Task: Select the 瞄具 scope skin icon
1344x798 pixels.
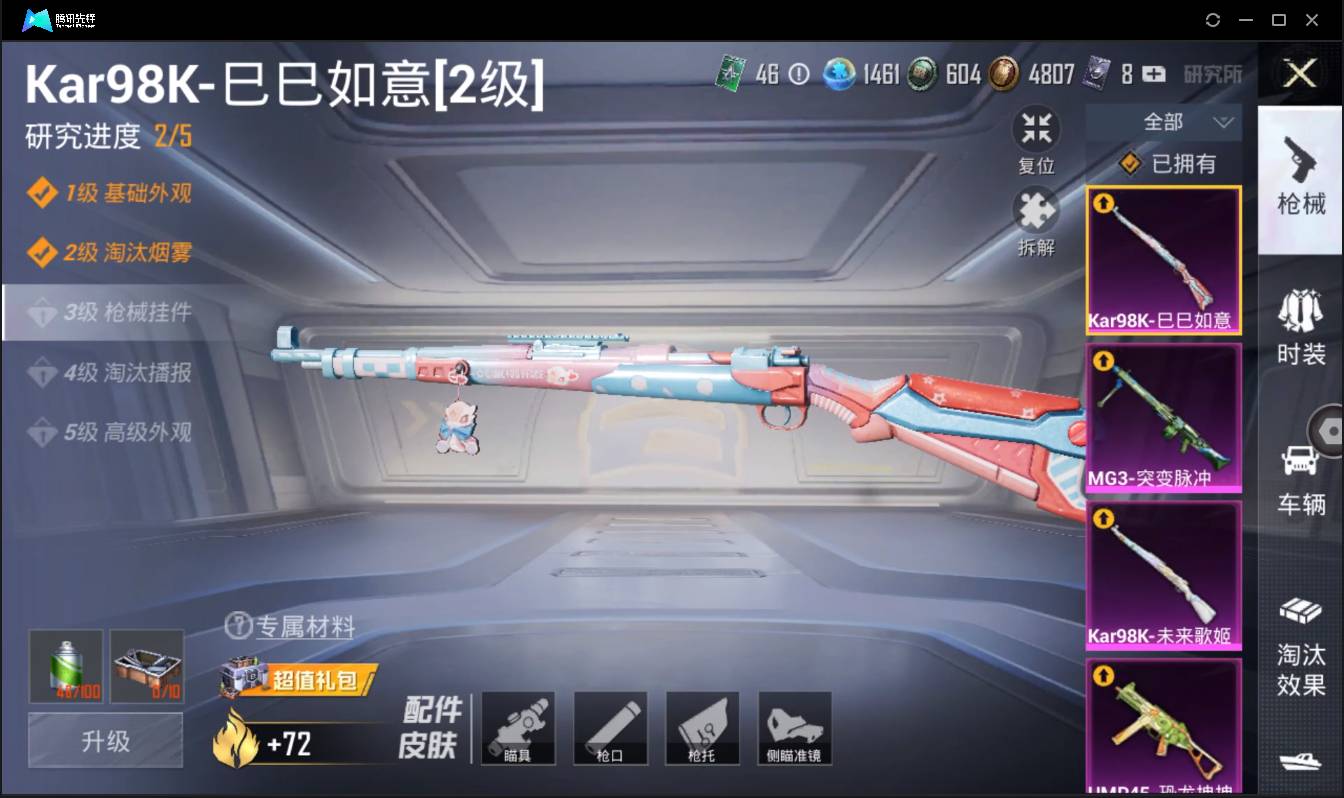Action: [518, 728]
